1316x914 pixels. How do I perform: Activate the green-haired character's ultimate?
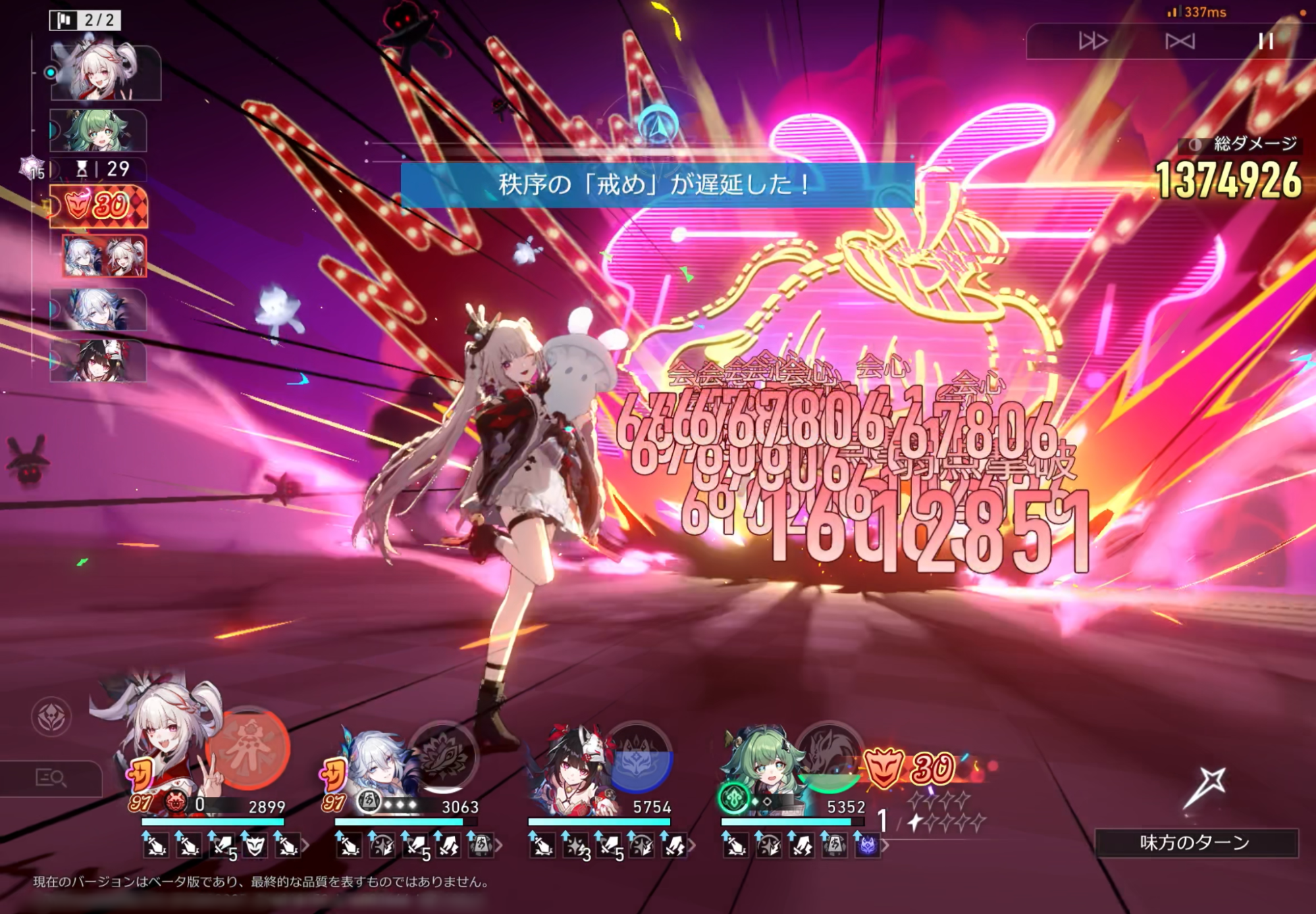click(x=828, y=757)
